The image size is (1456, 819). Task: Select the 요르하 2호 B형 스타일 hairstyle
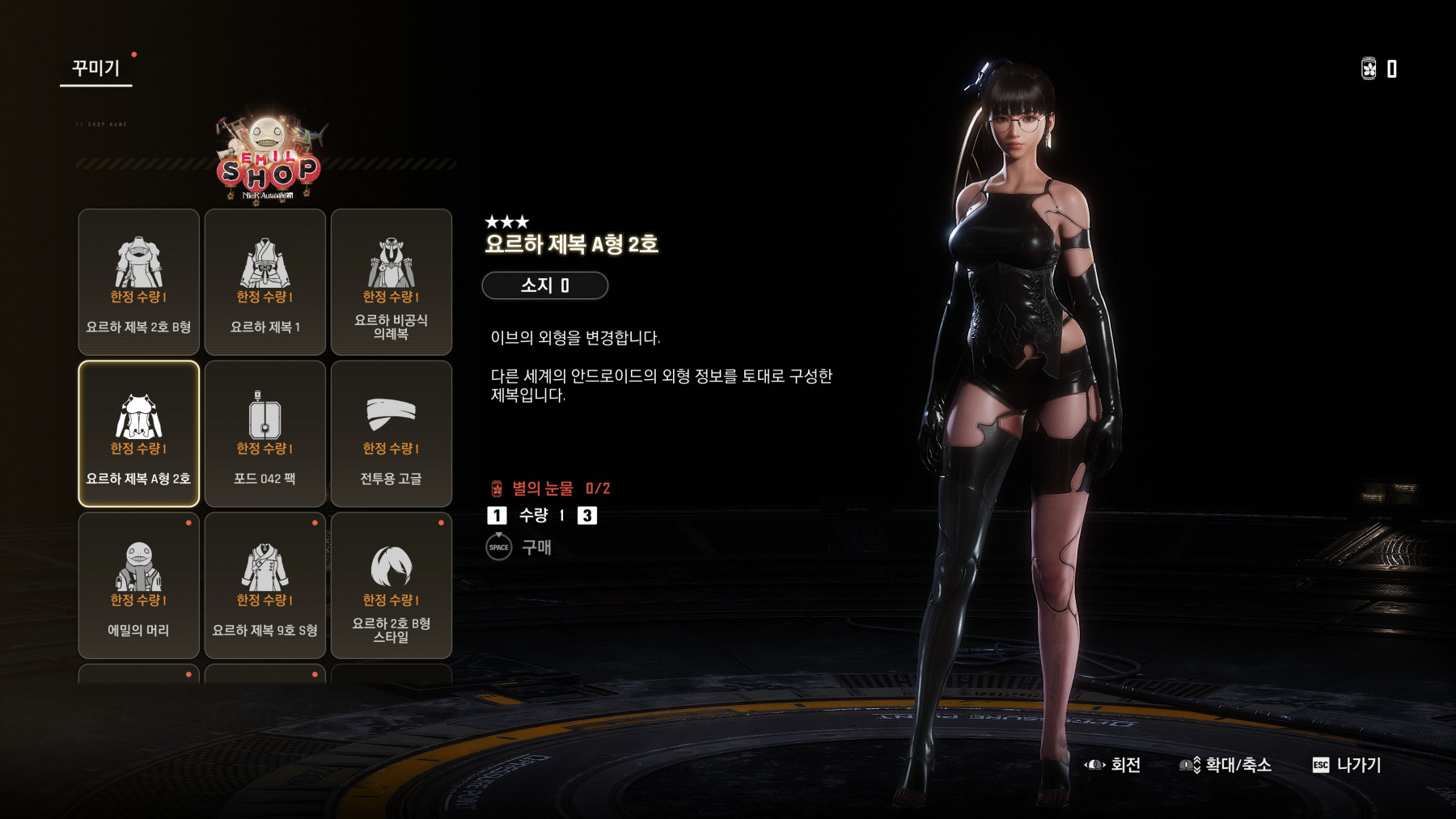point(391,585)
